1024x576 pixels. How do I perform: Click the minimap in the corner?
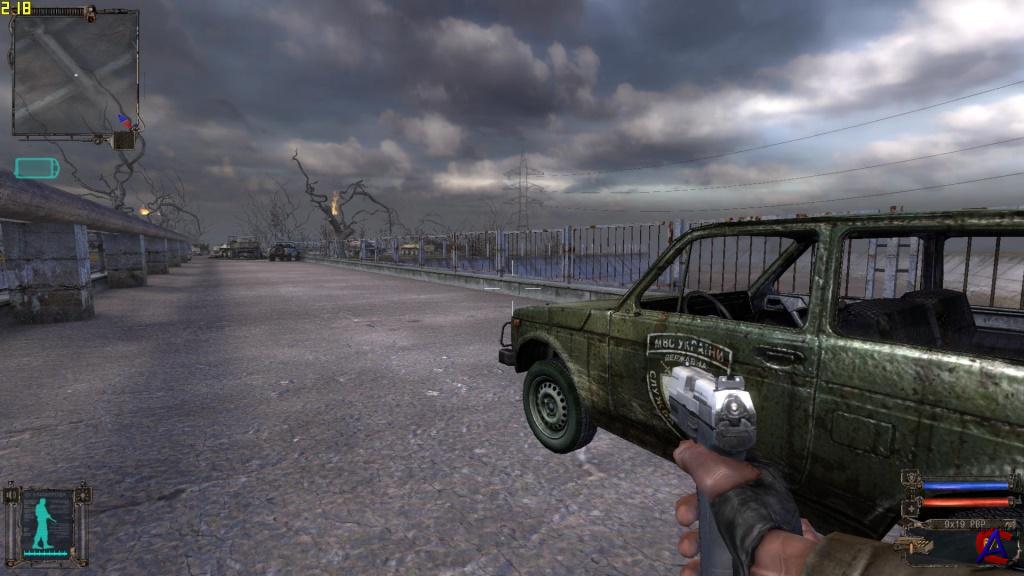[x=74, y=73]
